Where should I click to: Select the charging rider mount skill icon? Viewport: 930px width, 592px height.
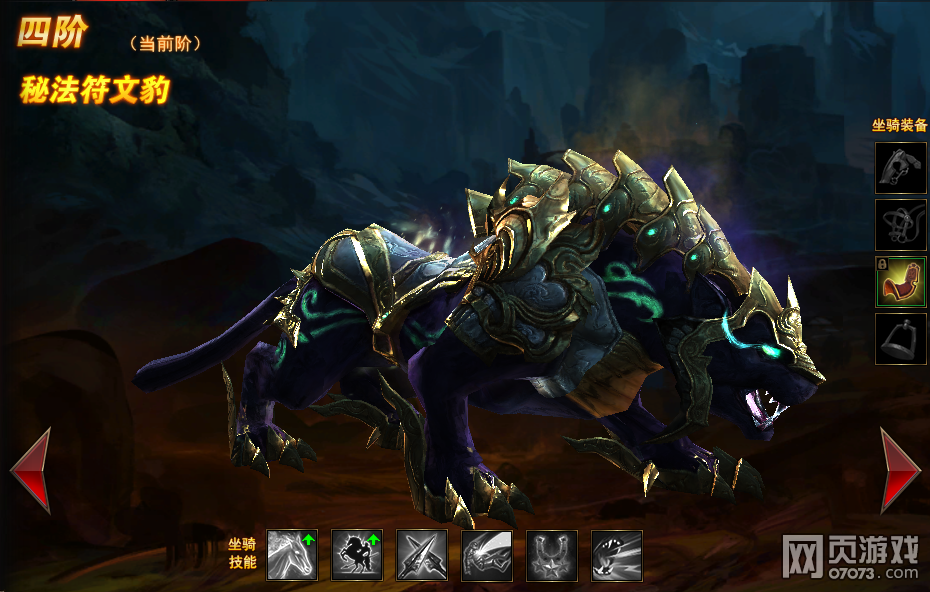click(x=487, y=555)
